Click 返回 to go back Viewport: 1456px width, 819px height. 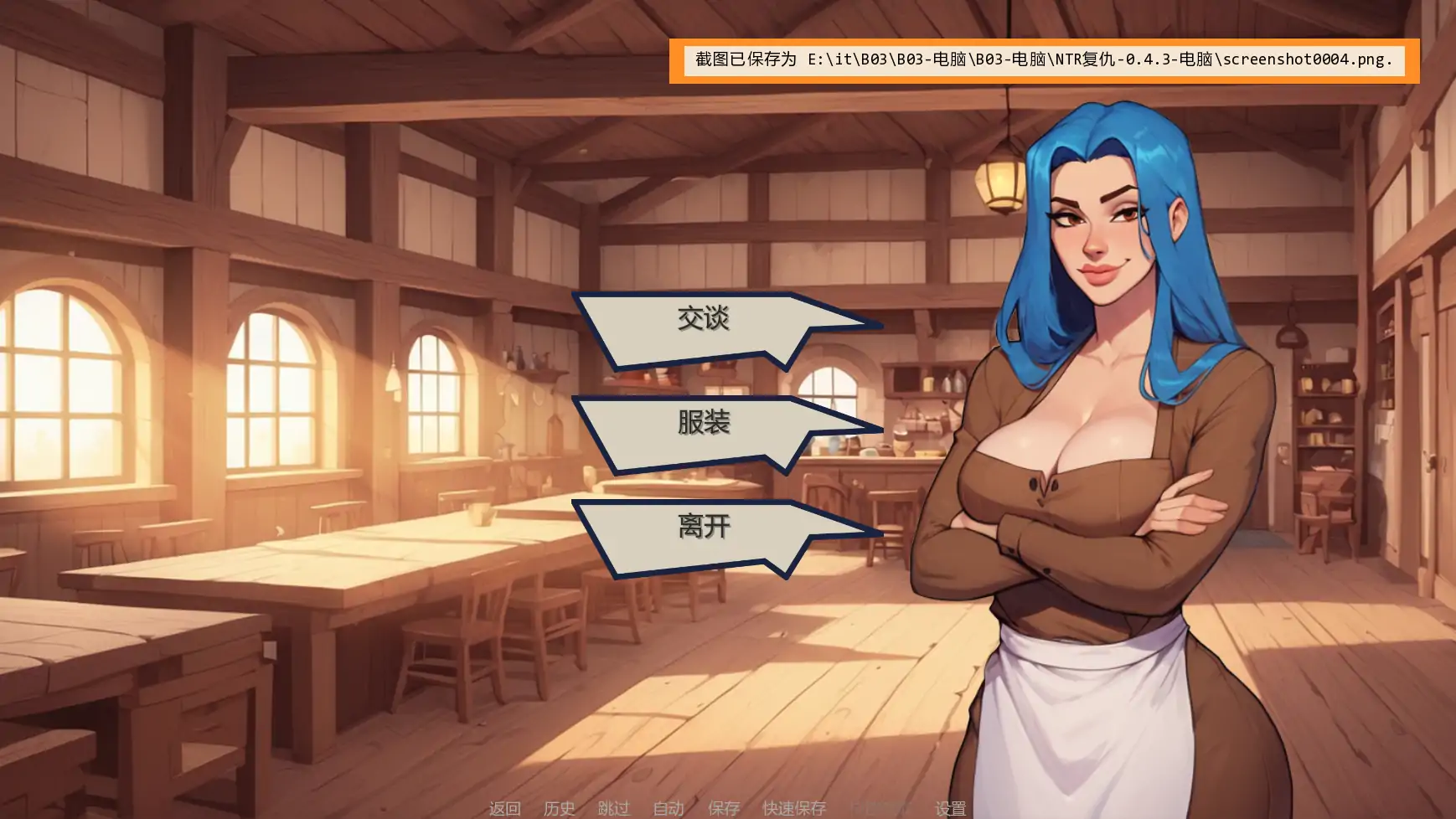point(504,808)
